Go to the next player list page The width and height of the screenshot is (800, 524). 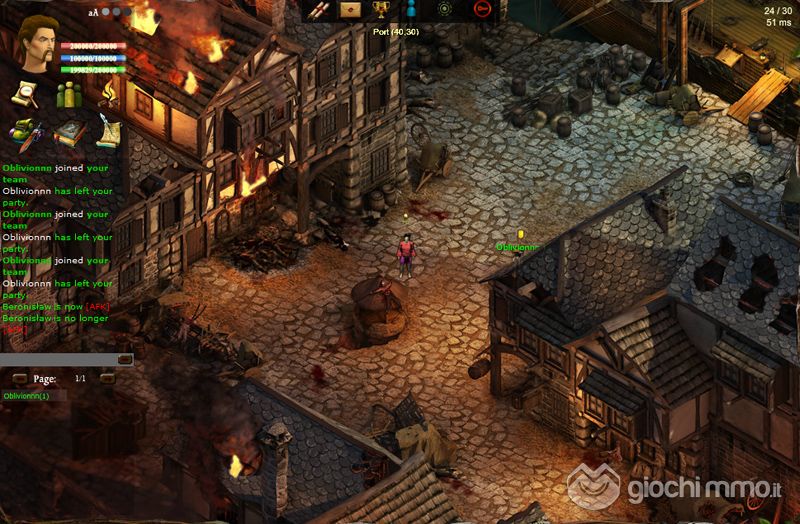(107, 379)
